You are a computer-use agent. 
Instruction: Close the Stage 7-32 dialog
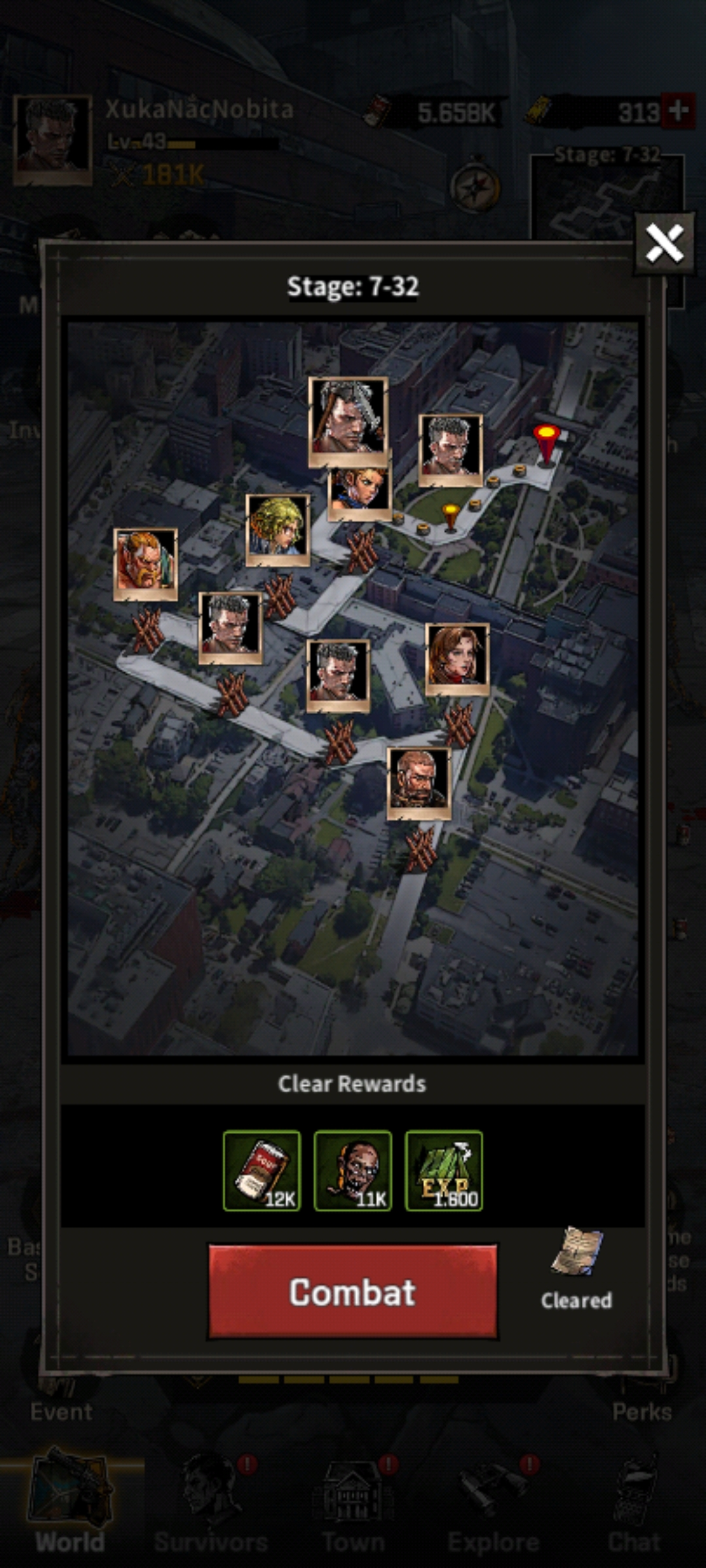(x=664, y=243)
